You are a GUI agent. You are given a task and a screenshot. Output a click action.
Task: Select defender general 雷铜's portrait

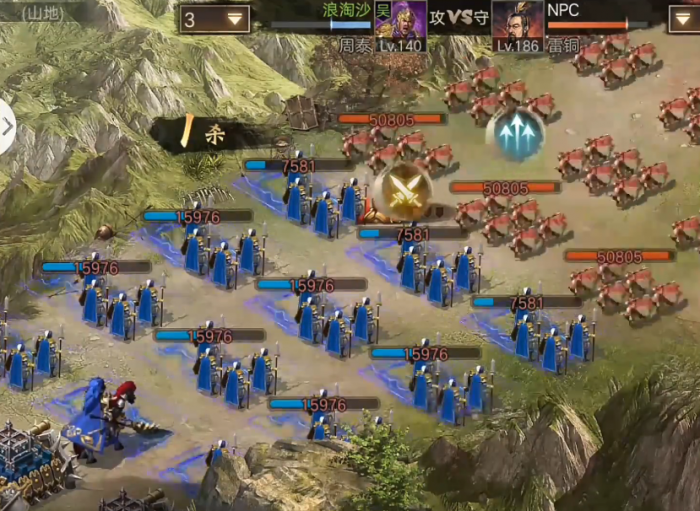coord(518,24)
